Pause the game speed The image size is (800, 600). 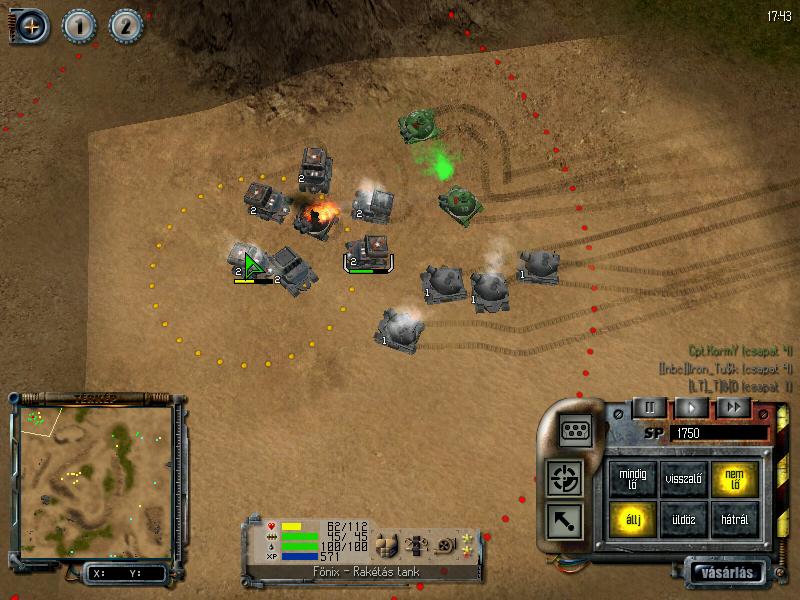click(x=649, y=407)
